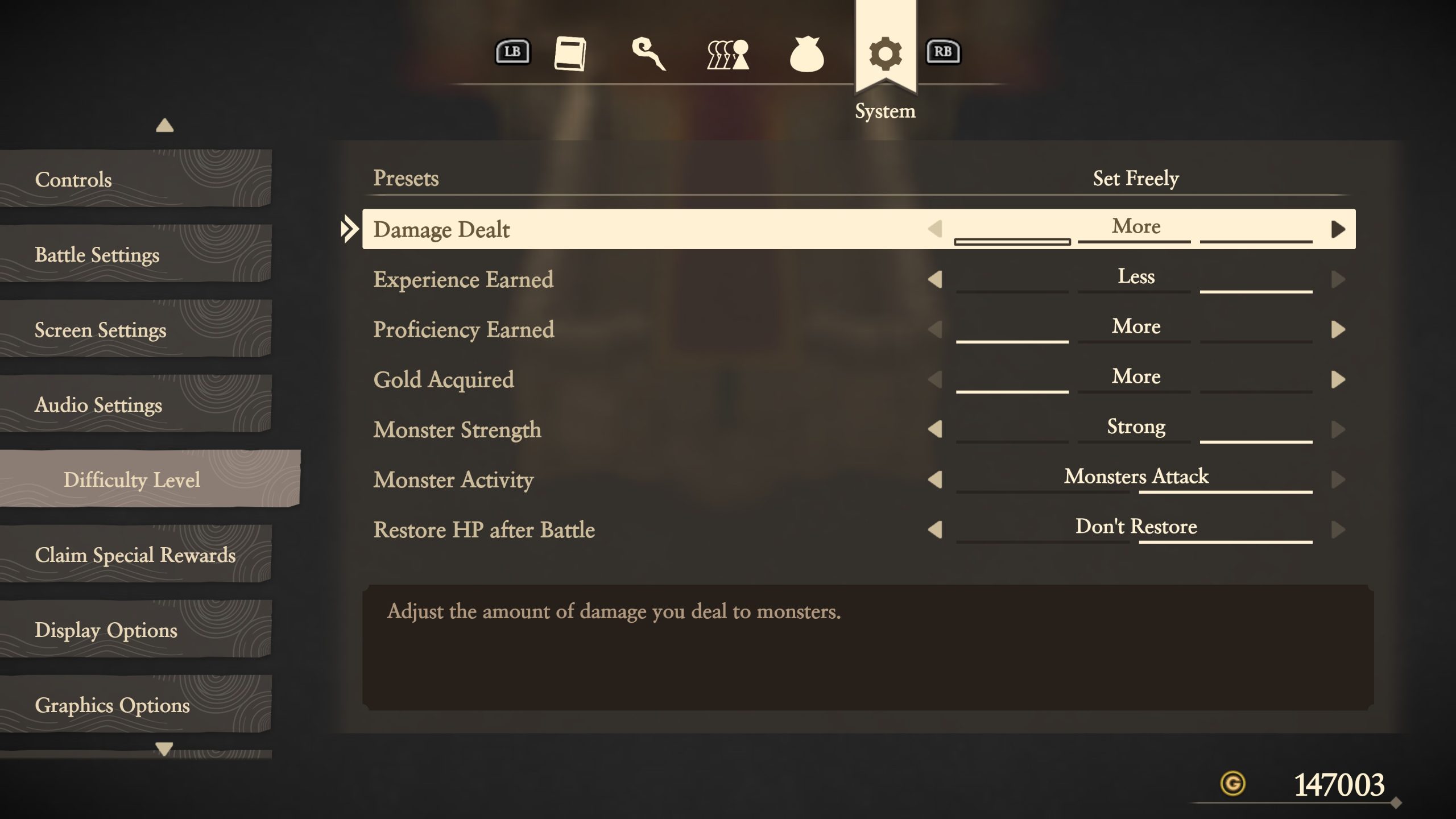Click the bag icon in the top bar
Screen dimensions: 1456x819
[x=807, y=54]
